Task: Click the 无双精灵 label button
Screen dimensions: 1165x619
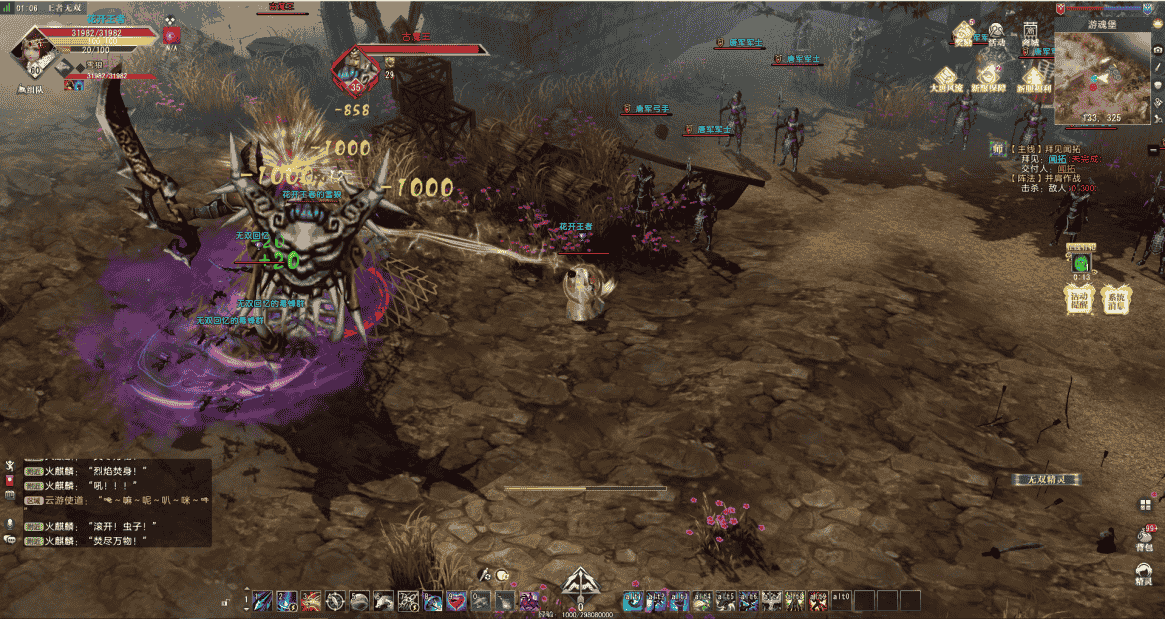Action: (1047, 480)
